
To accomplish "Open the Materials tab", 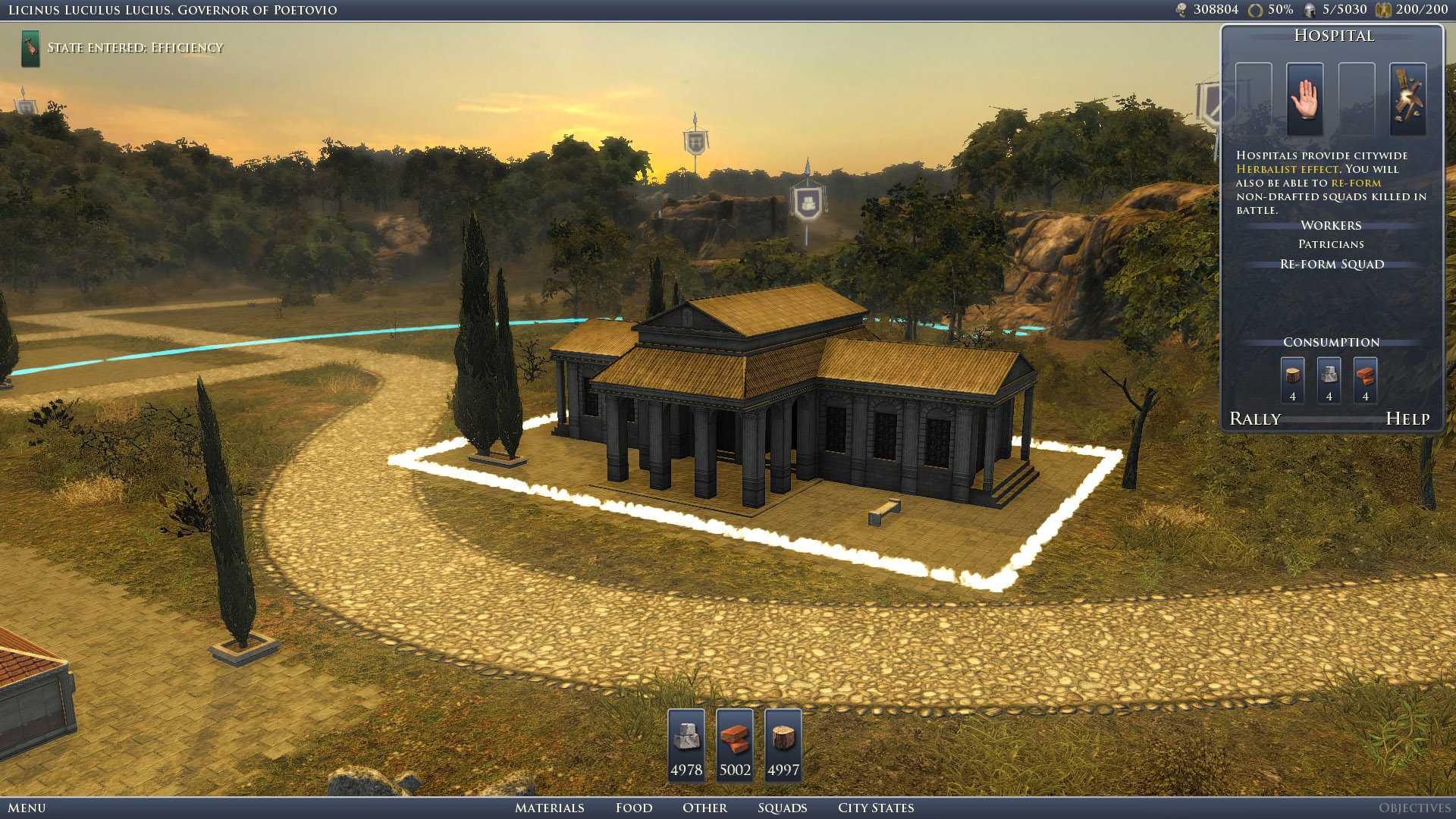I will (x=551, y=808).
